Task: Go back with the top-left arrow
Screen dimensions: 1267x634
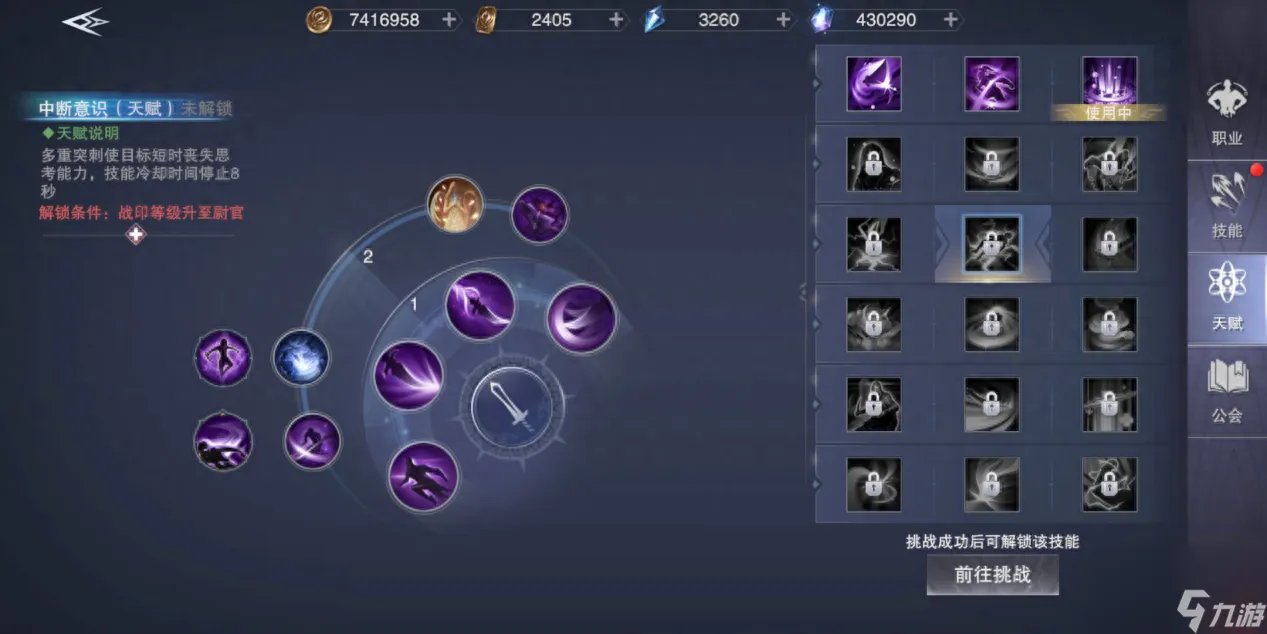Action: pyautogui.click(x=85, y=23)
